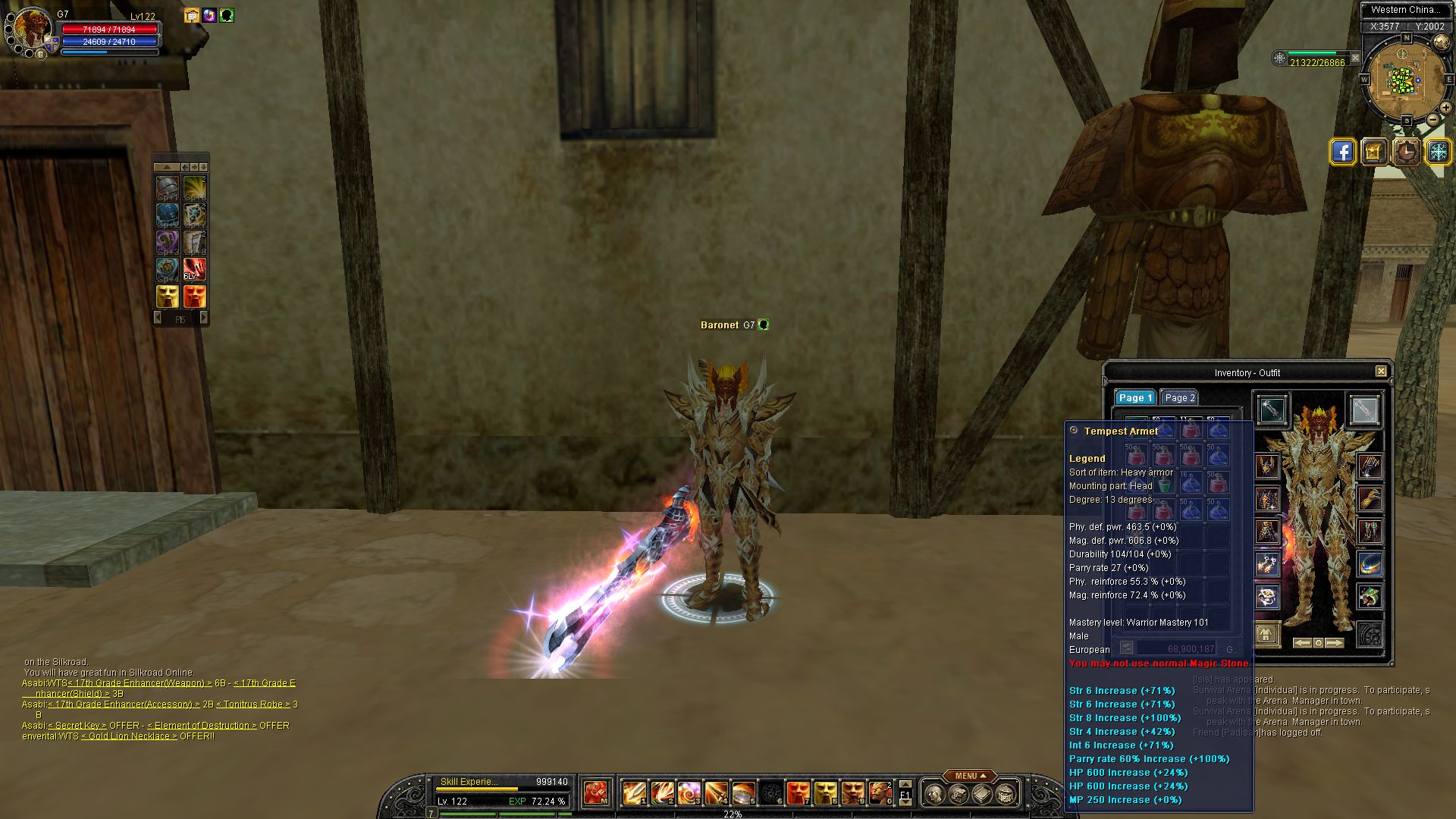Close the Inventory - Outfit window

(x=1381, y=372)
